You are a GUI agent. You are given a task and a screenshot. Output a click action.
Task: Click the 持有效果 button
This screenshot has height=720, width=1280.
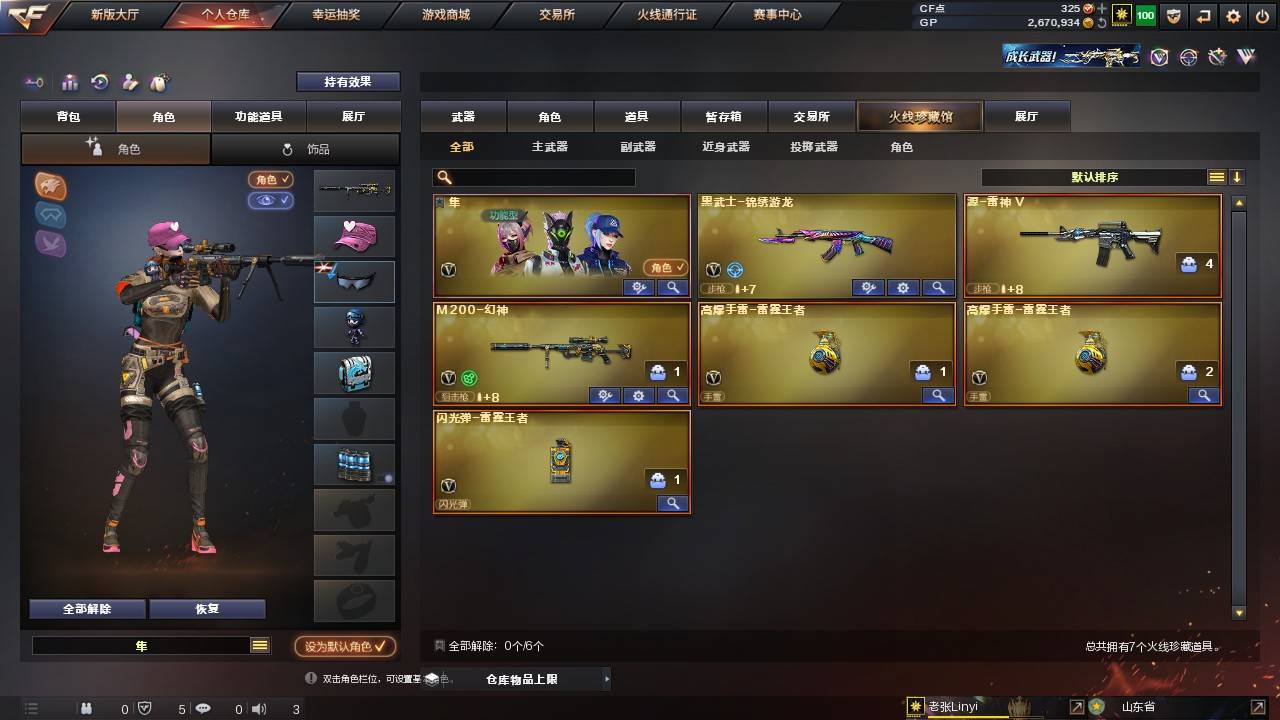pos(347,81)
